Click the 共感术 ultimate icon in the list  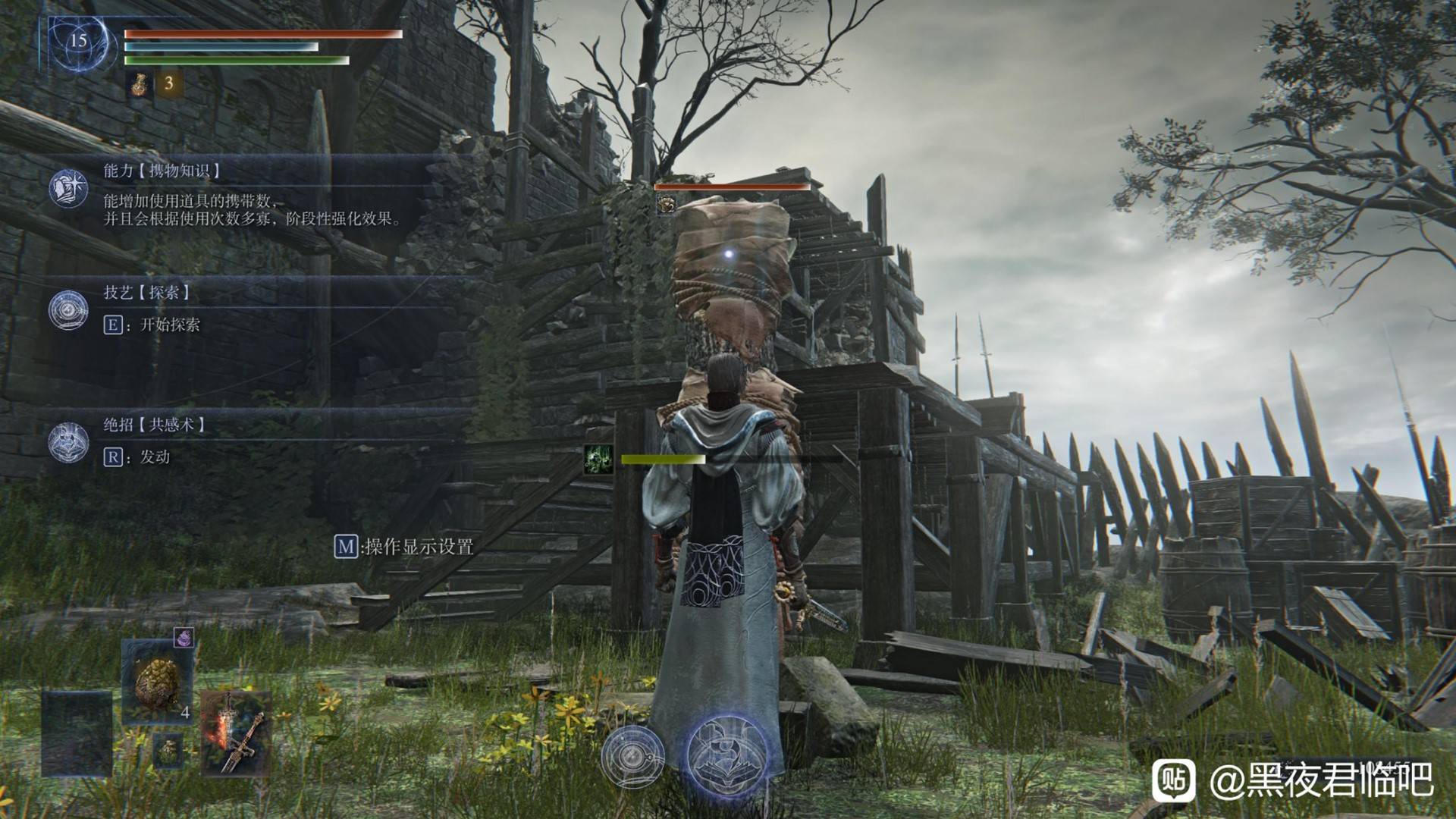[x=68, y=442]
